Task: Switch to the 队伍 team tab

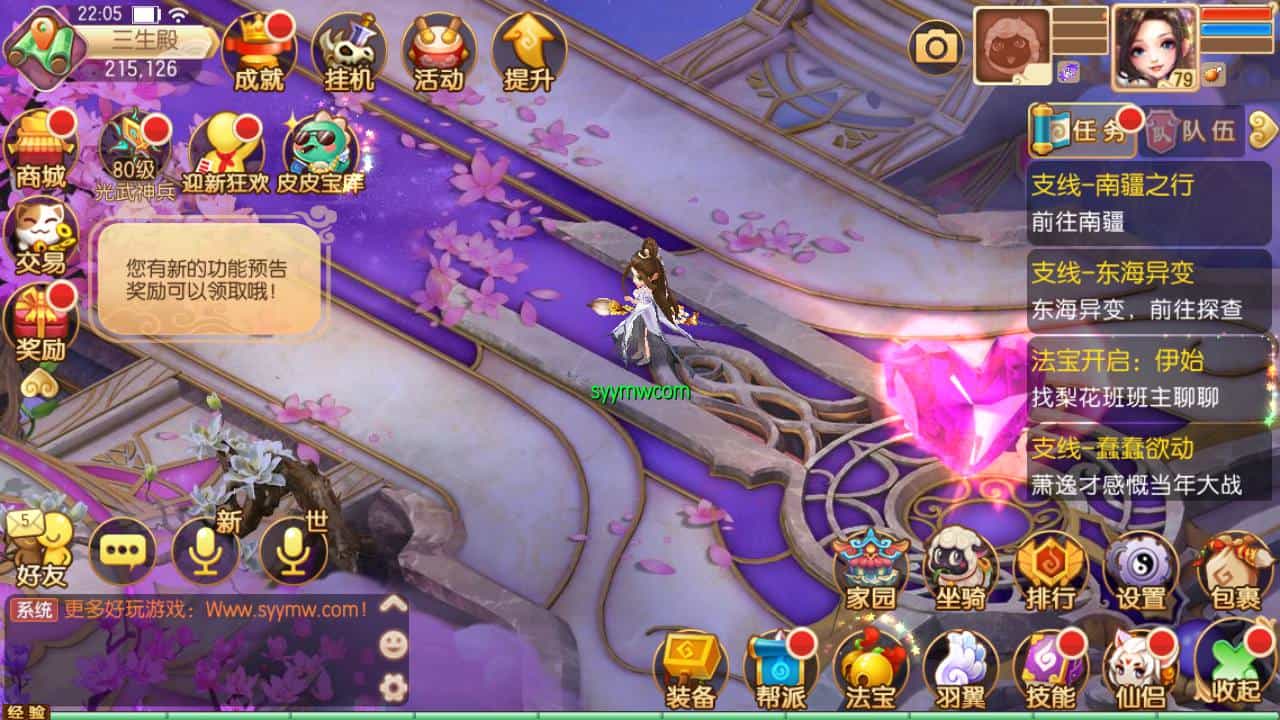Action: (1194, 132)
